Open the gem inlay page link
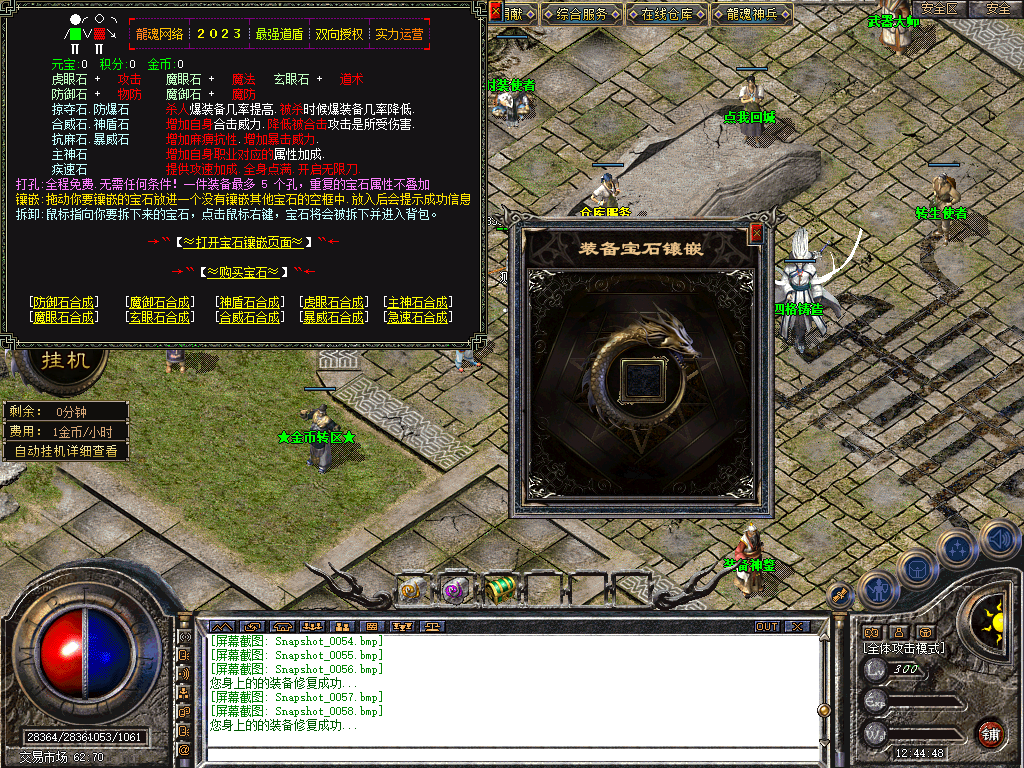The height and width of the screenshot is (768, 1024). coord(244,242)
